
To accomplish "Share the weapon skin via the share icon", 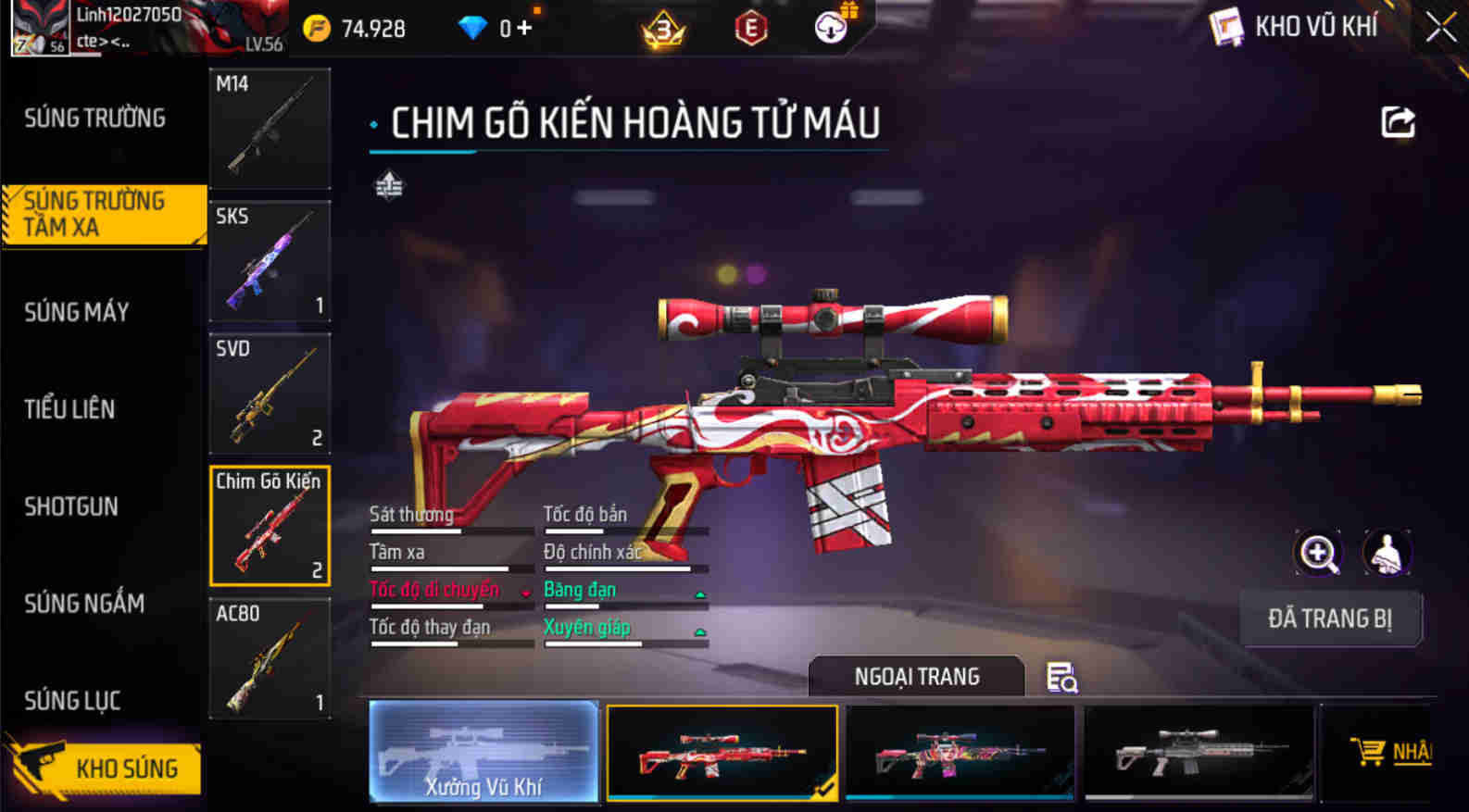I will coord(1399,121).
